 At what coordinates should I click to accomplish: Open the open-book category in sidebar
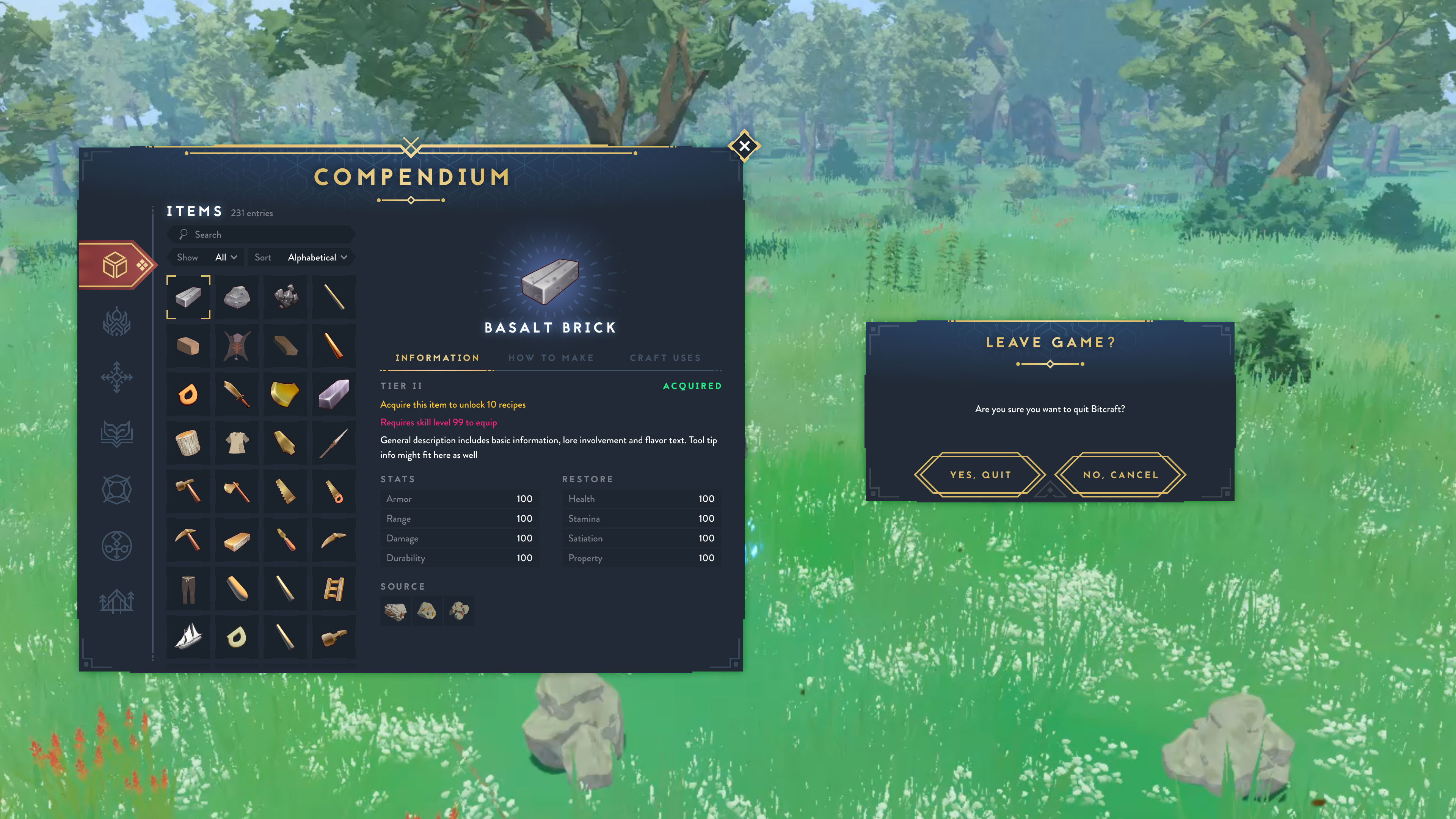click(116, 433)
